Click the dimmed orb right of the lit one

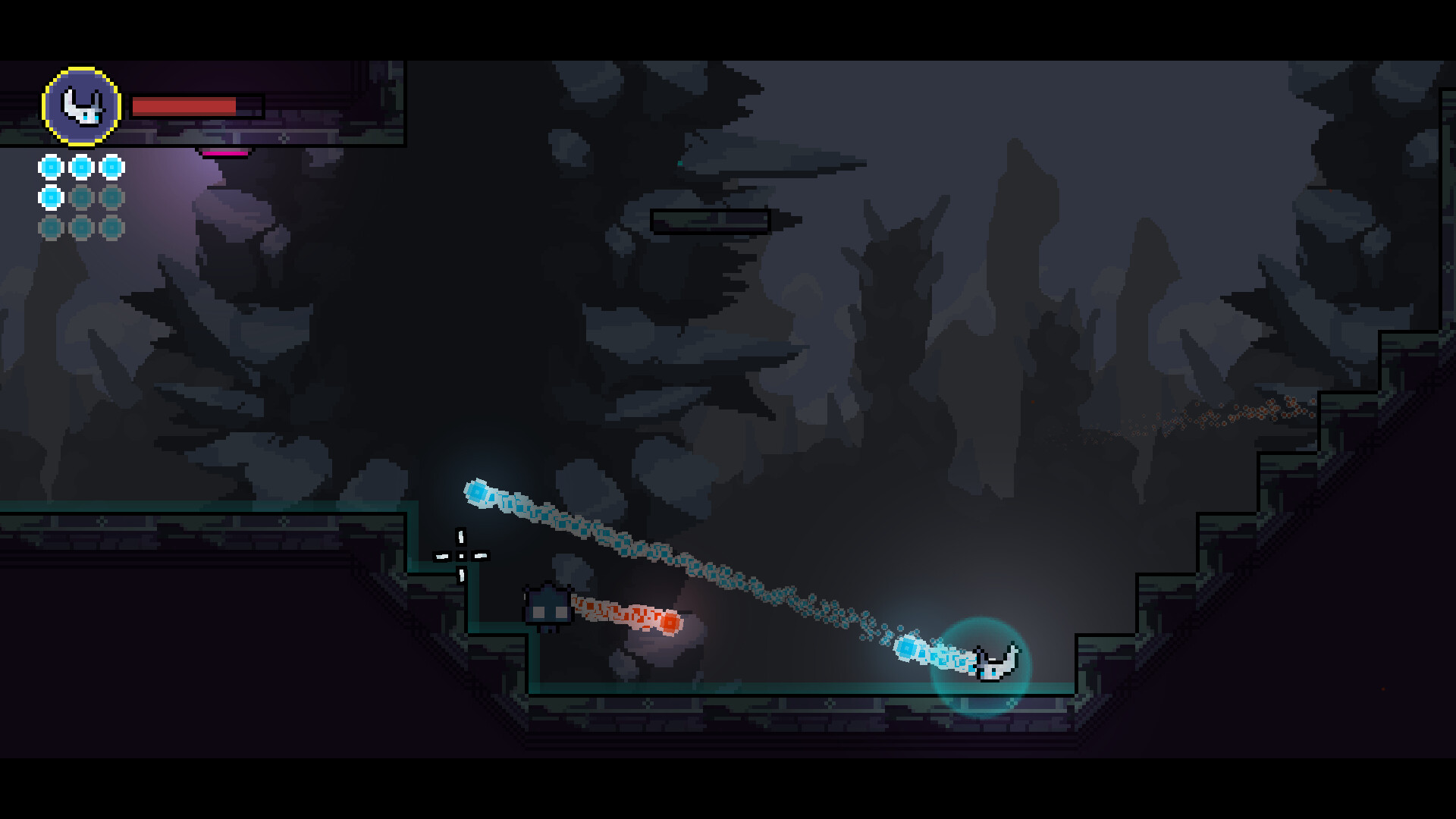point(80,196)
